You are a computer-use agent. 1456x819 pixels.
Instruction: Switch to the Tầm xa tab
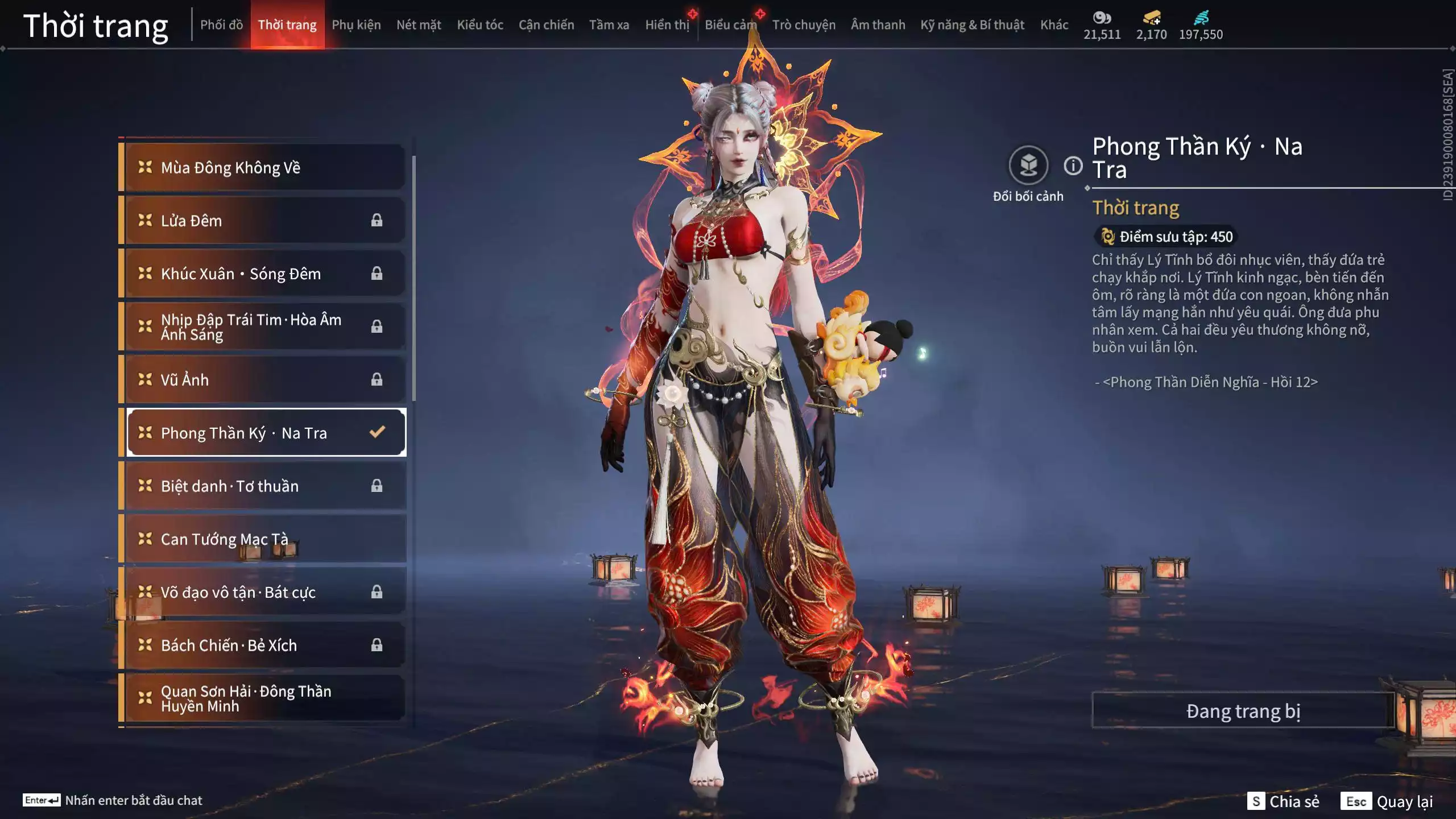click(x=609, y=25)
